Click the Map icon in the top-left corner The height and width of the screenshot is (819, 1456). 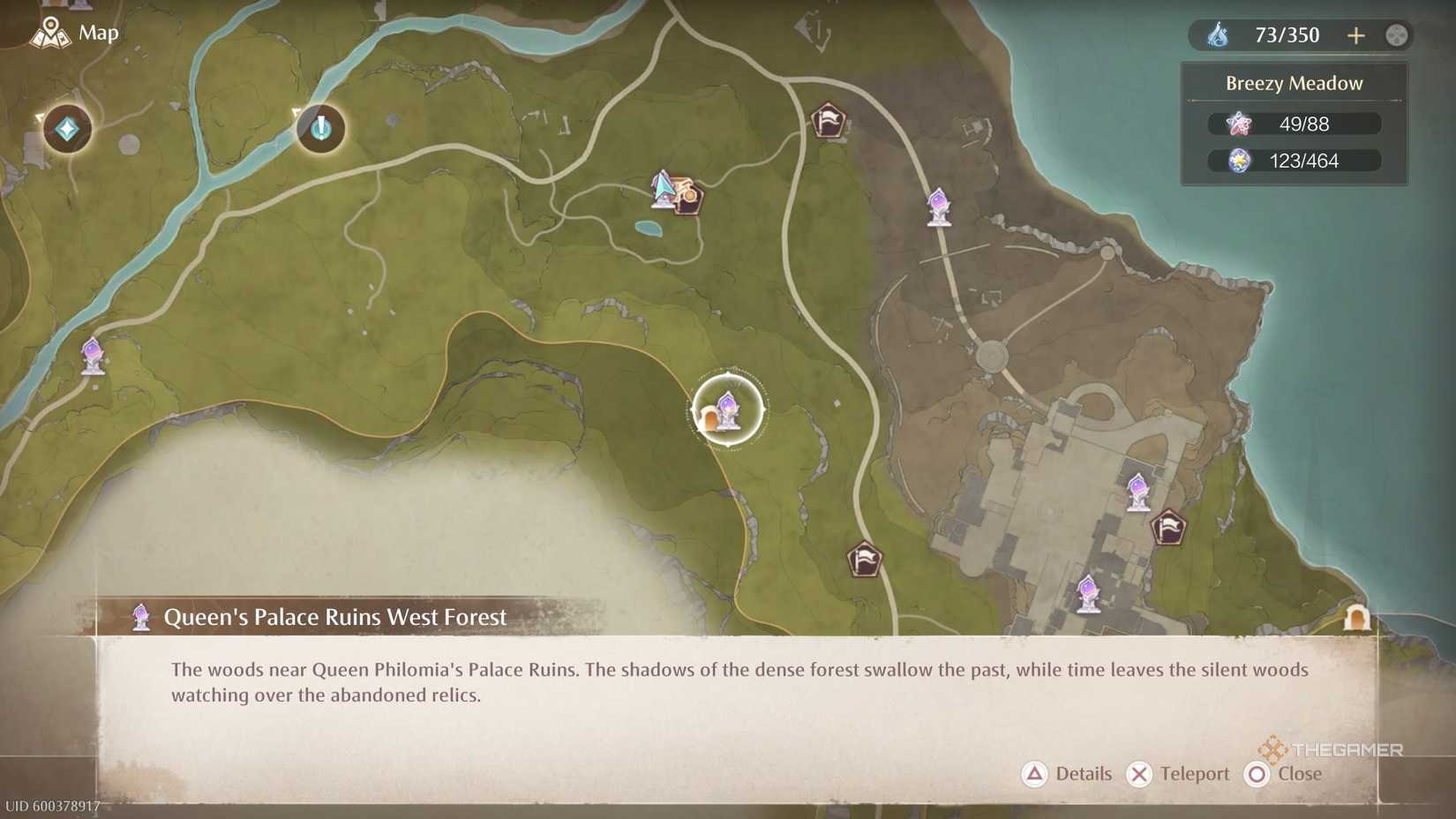53,33
